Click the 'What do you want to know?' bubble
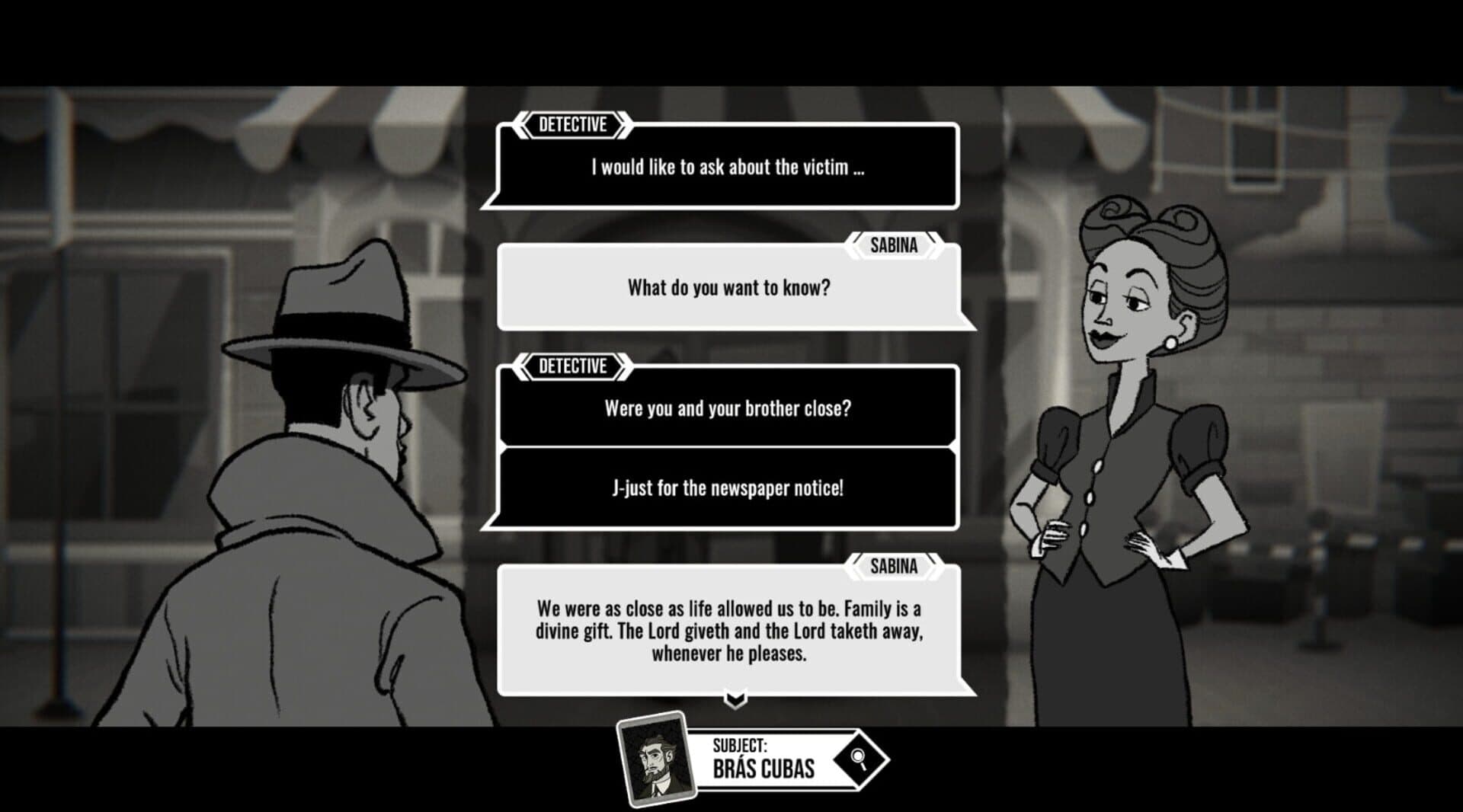The width and height of the screenshot is (1463, 812). pos(729,288)
